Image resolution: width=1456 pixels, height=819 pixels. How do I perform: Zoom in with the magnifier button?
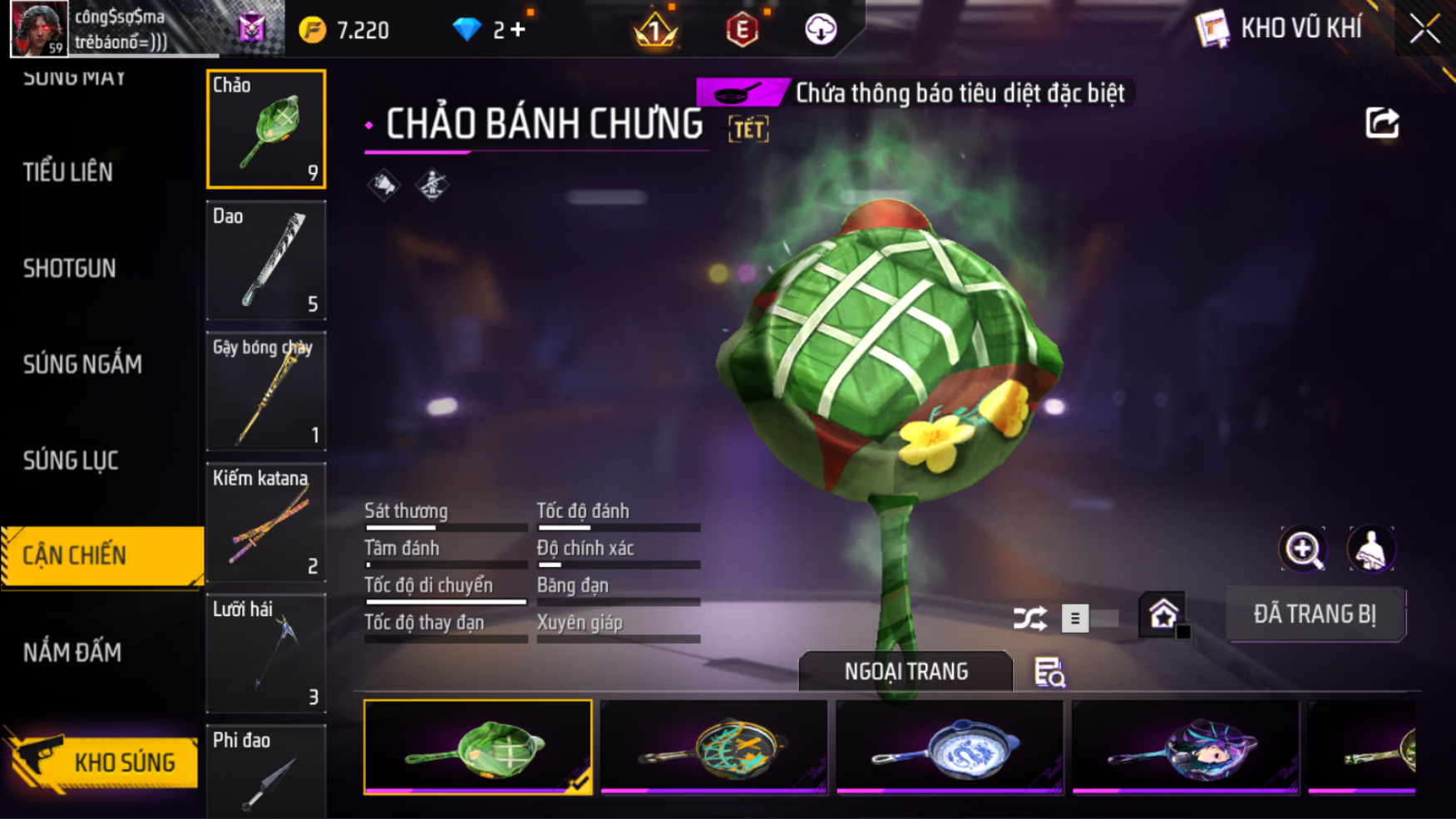click(x=1302, y=549)
